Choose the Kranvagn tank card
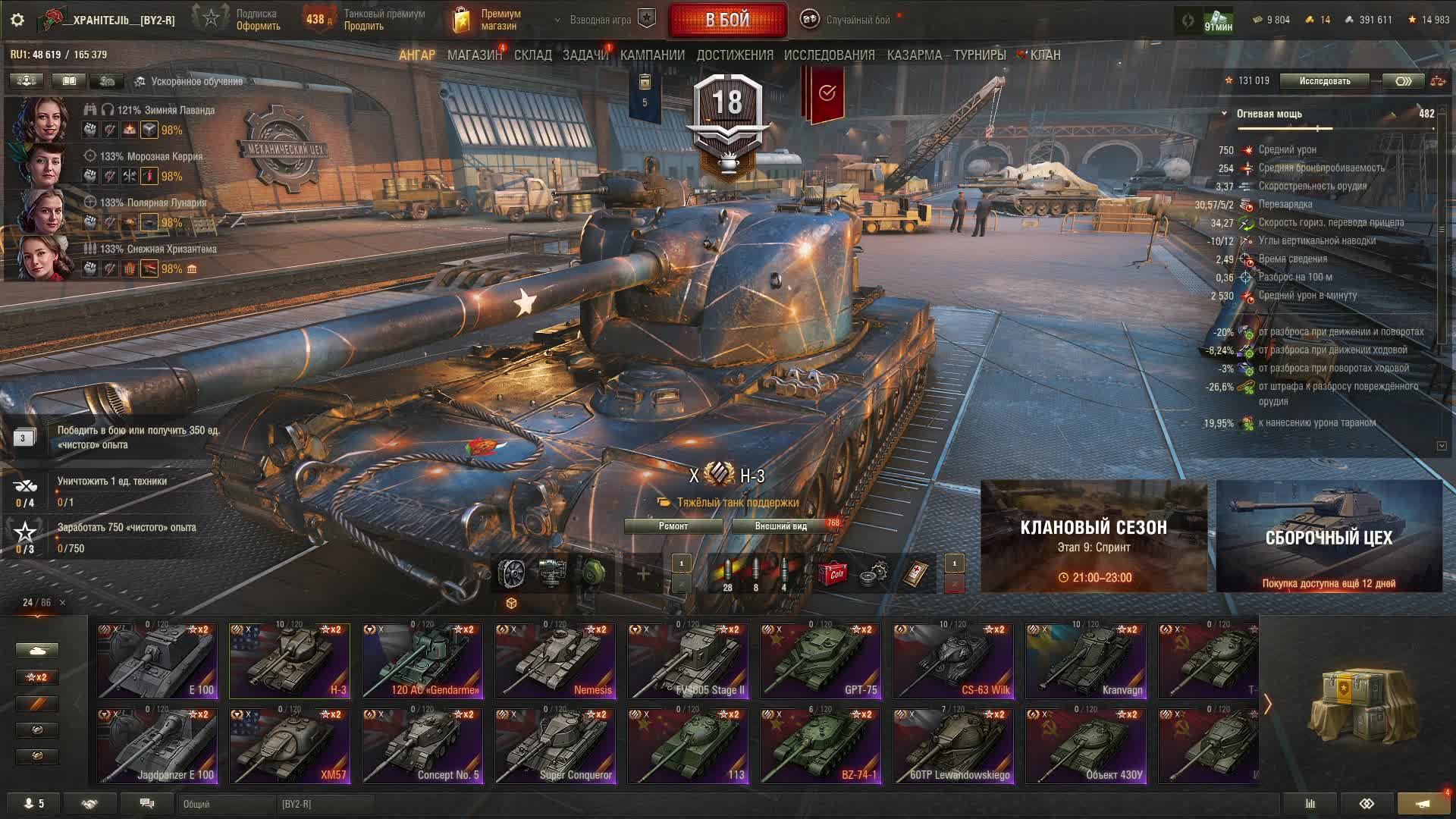Screen dimensions: 1456x819 [1086, 661]
